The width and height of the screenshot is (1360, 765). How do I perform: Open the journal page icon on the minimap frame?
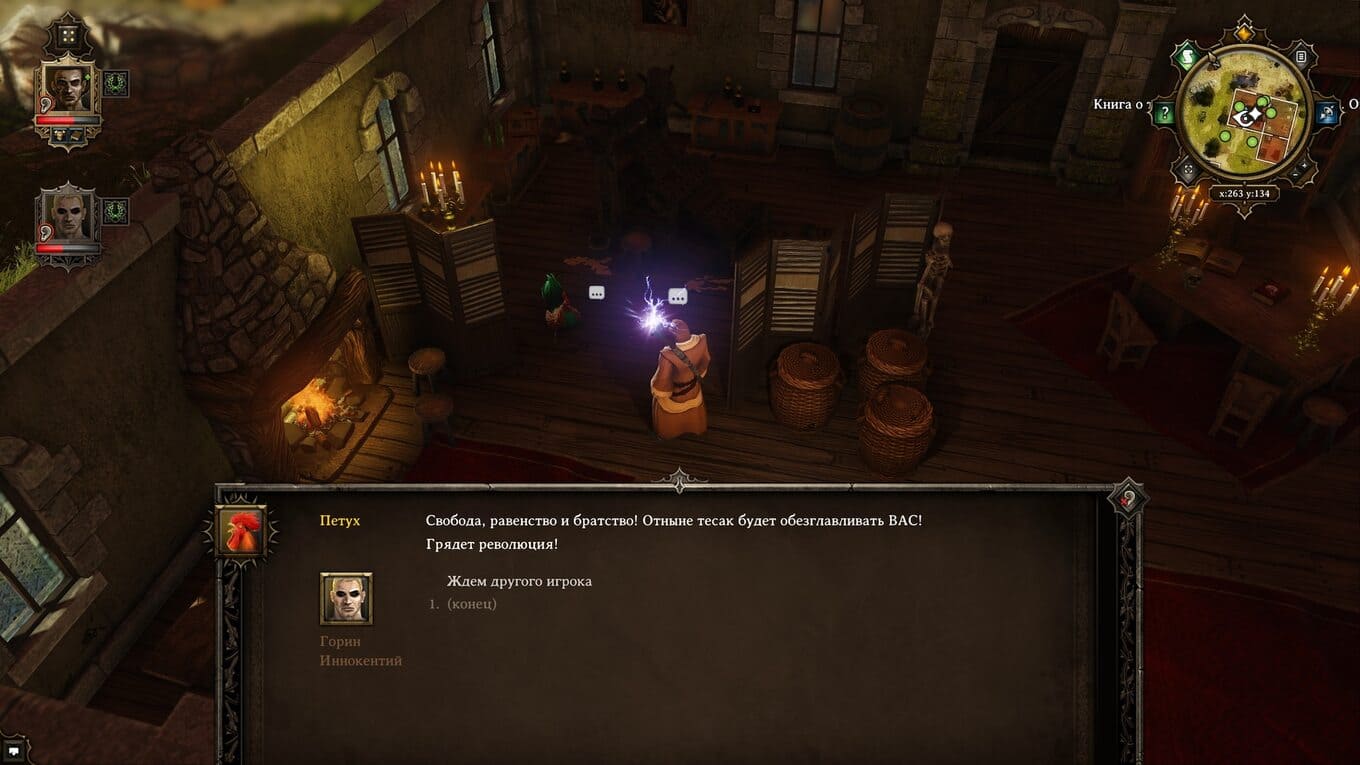[x=1299, y=56]
